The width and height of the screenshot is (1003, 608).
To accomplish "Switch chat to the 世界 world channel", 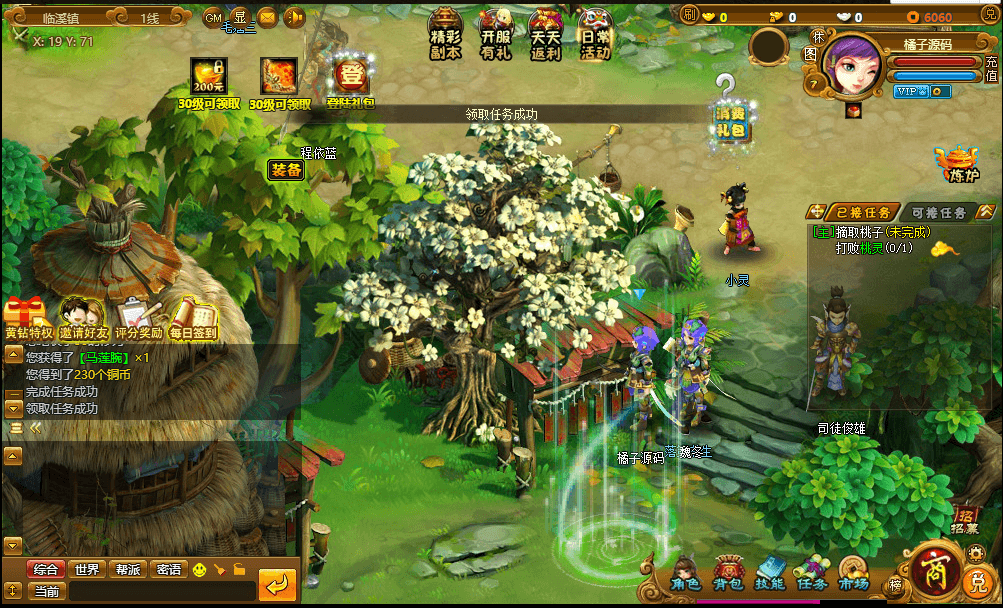I will (x=87, y=569).
